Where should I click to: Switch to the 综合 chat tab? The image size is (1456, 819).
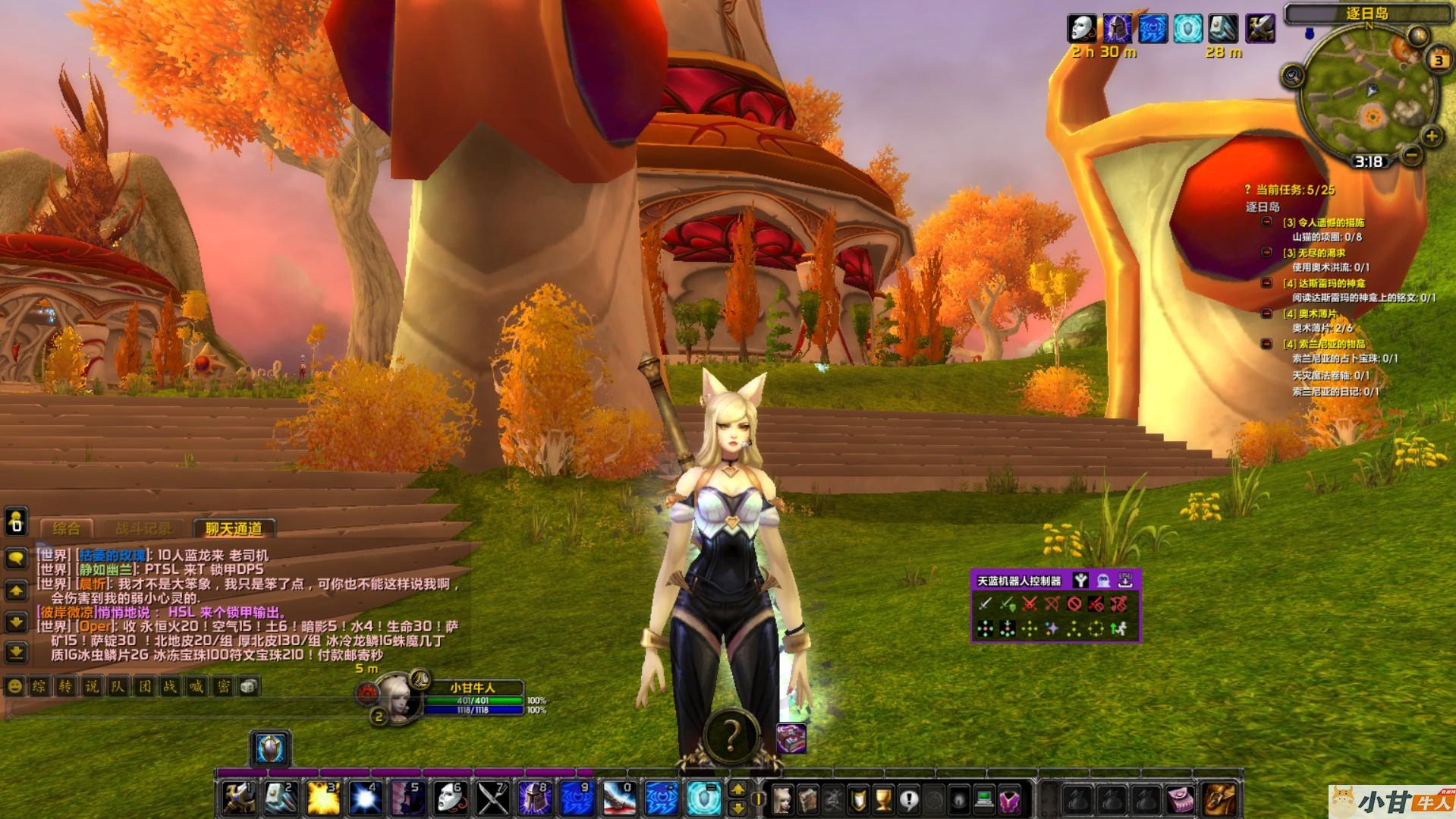coord(66,528)
